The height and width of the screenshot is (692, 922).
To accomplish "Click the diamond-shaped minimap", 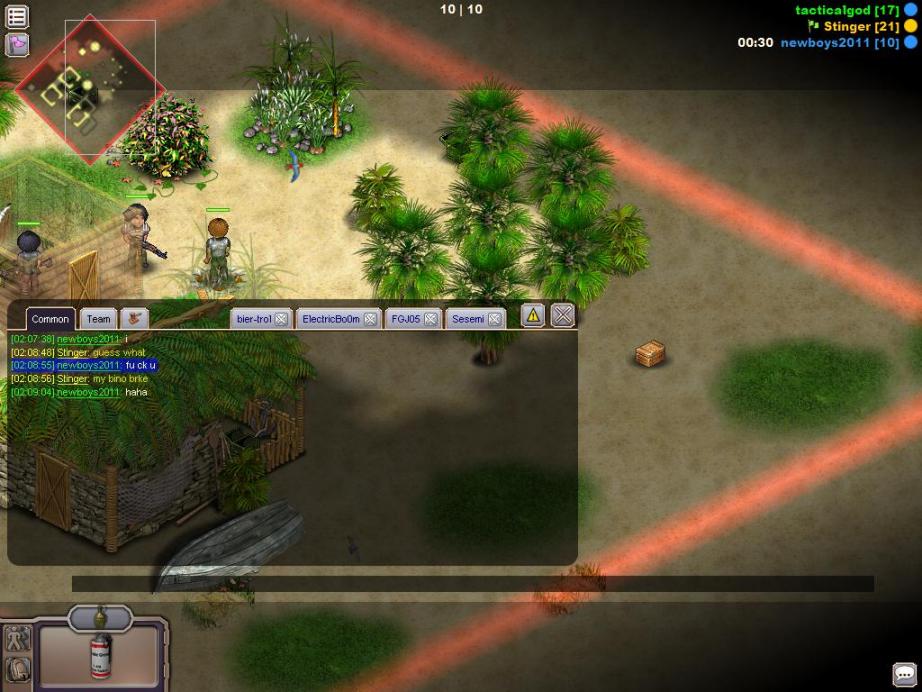I will [x=89, y=89].
